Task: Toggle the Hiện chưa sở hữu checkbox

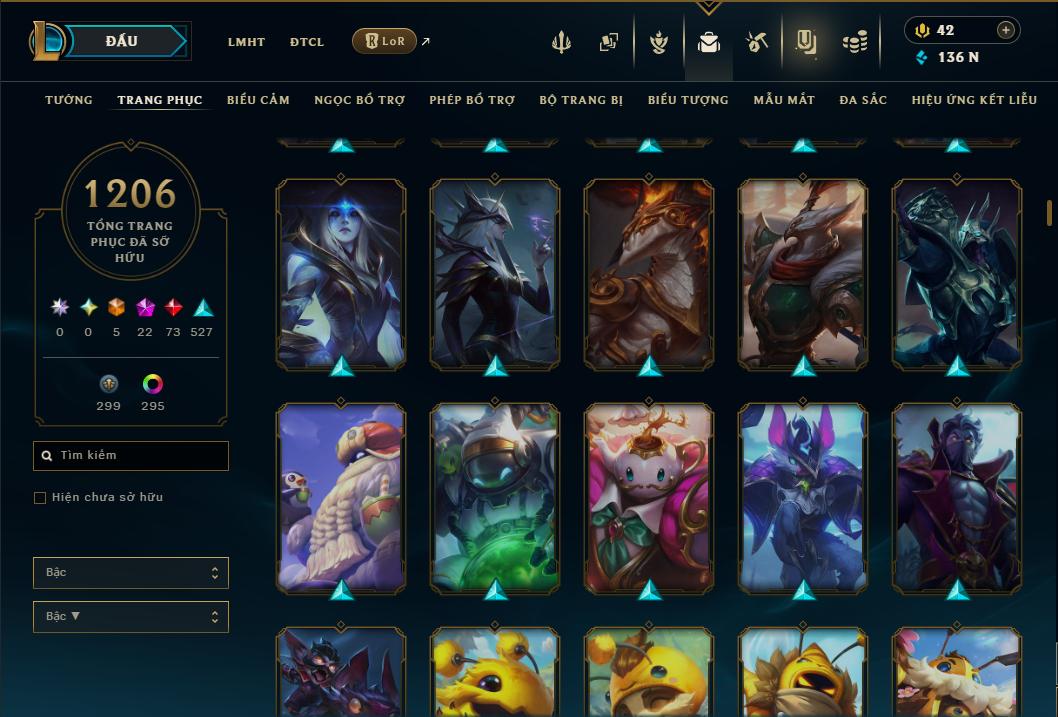Action: [40, 498]
